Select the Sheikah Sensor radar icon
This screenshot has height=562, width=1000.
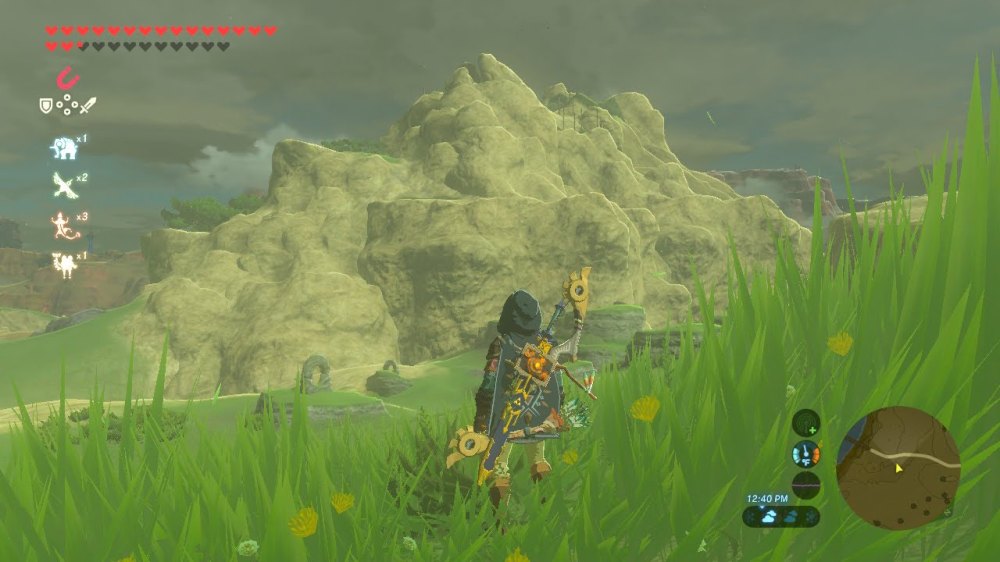806,423
